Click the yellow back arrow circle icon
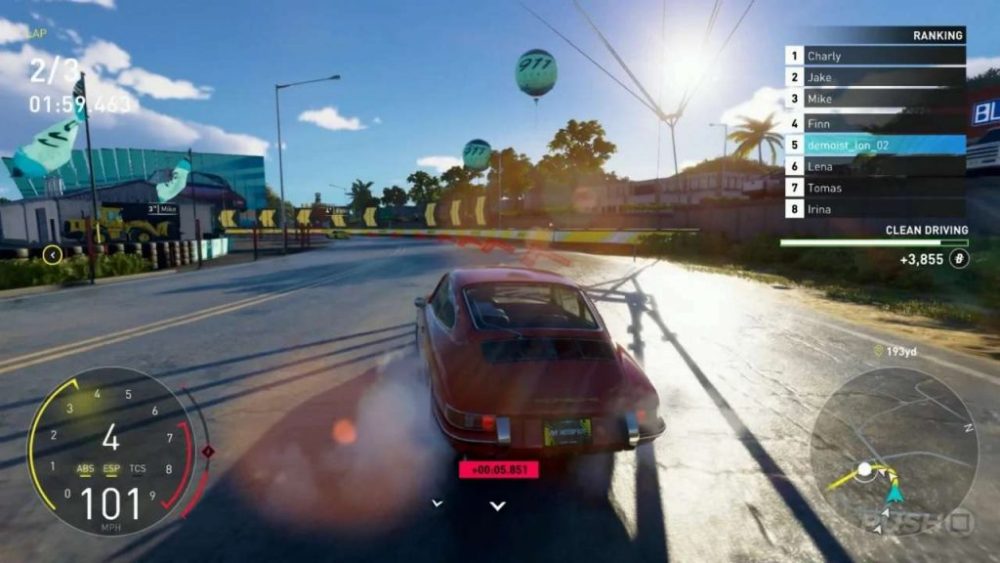The height and width of the screenshot is (563, 1000). click(x=53, y=255)
